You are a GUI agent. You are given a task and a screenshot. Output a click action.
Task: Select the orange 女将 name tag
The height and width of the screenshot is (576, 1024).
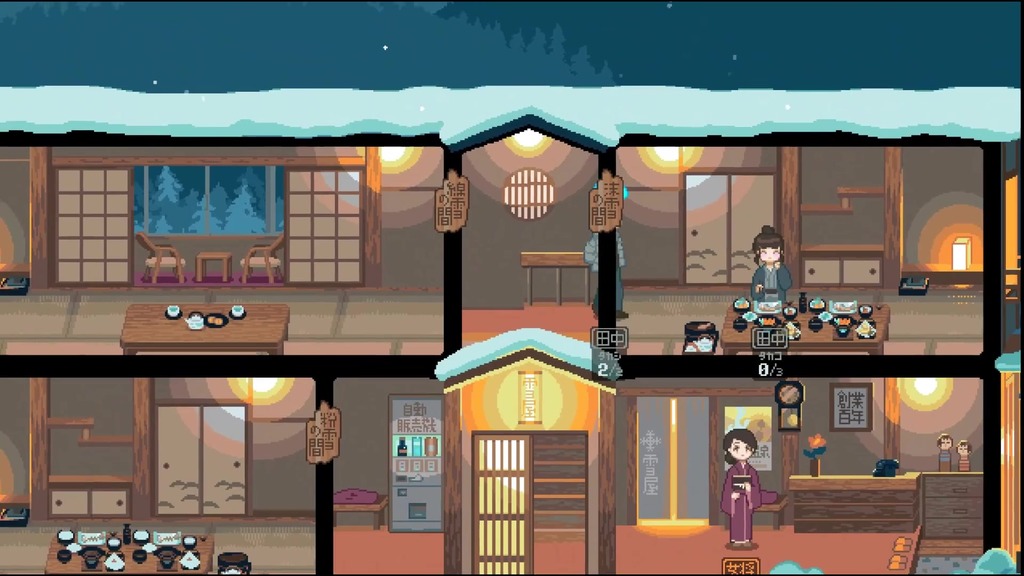click(740, 566)
